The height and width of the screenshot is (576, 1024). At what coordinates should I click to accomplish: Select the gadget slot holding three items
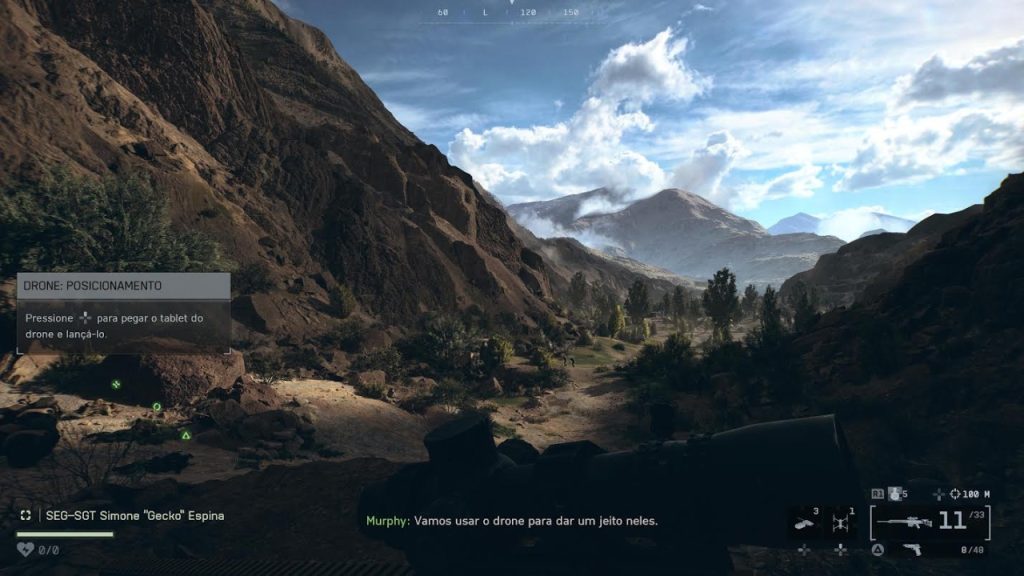click(804, 521)
